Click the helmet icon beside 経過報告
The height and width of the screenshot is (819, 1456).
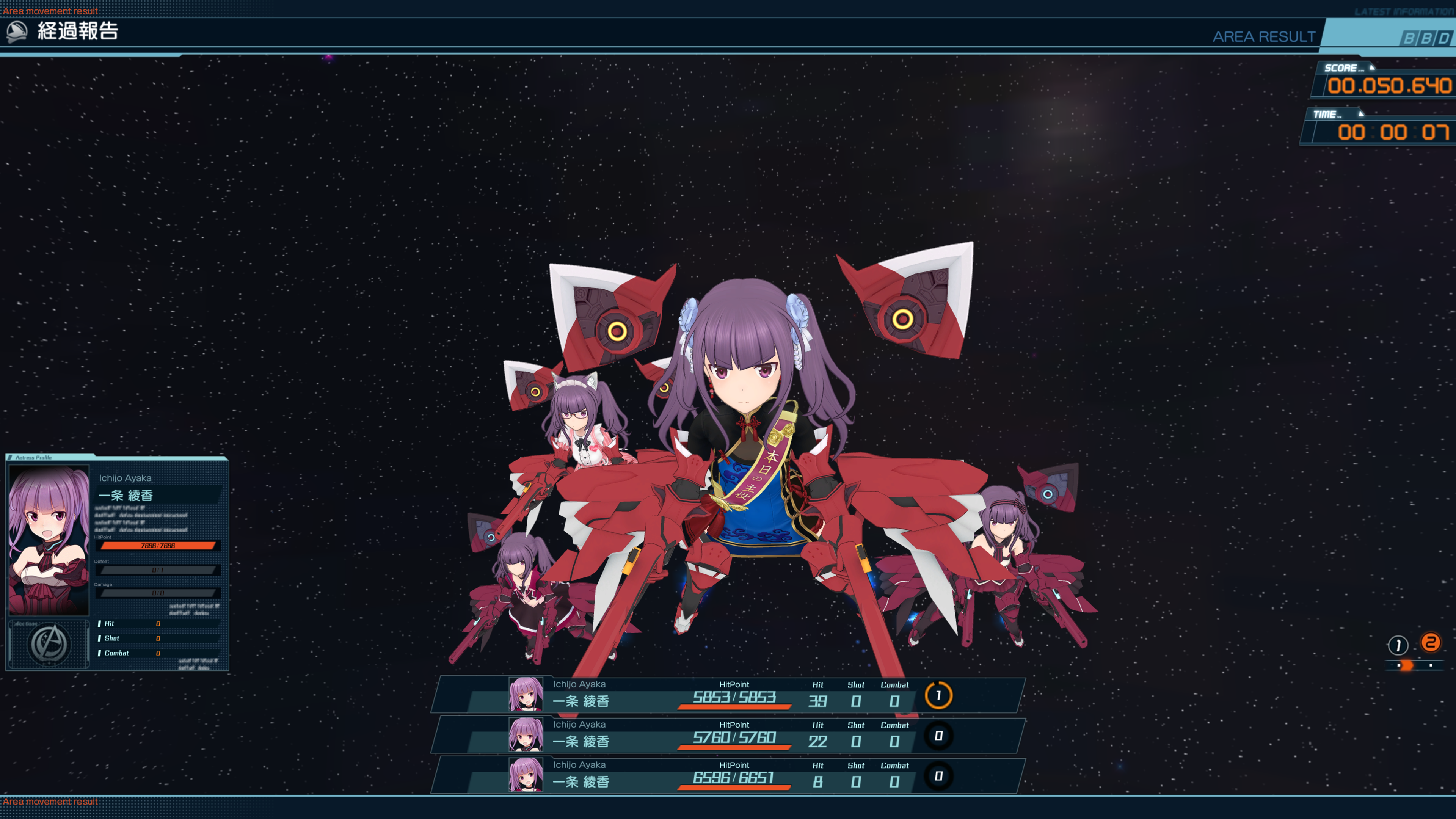(17, 31)
